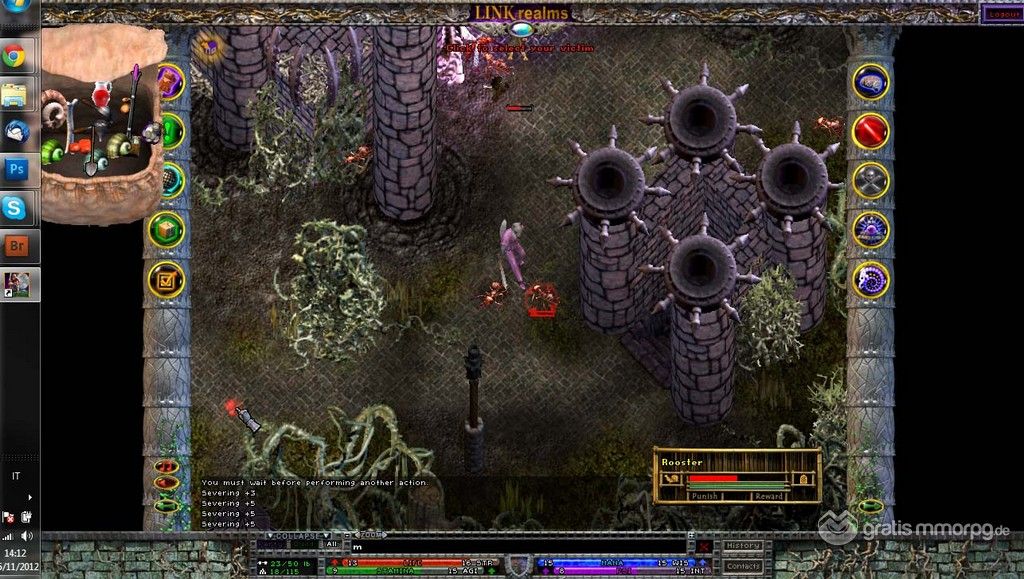The image size is (1024, 579).
Task: Select the green exclamation mark icon
Action: pyautogui.click(x=171, y=130)
